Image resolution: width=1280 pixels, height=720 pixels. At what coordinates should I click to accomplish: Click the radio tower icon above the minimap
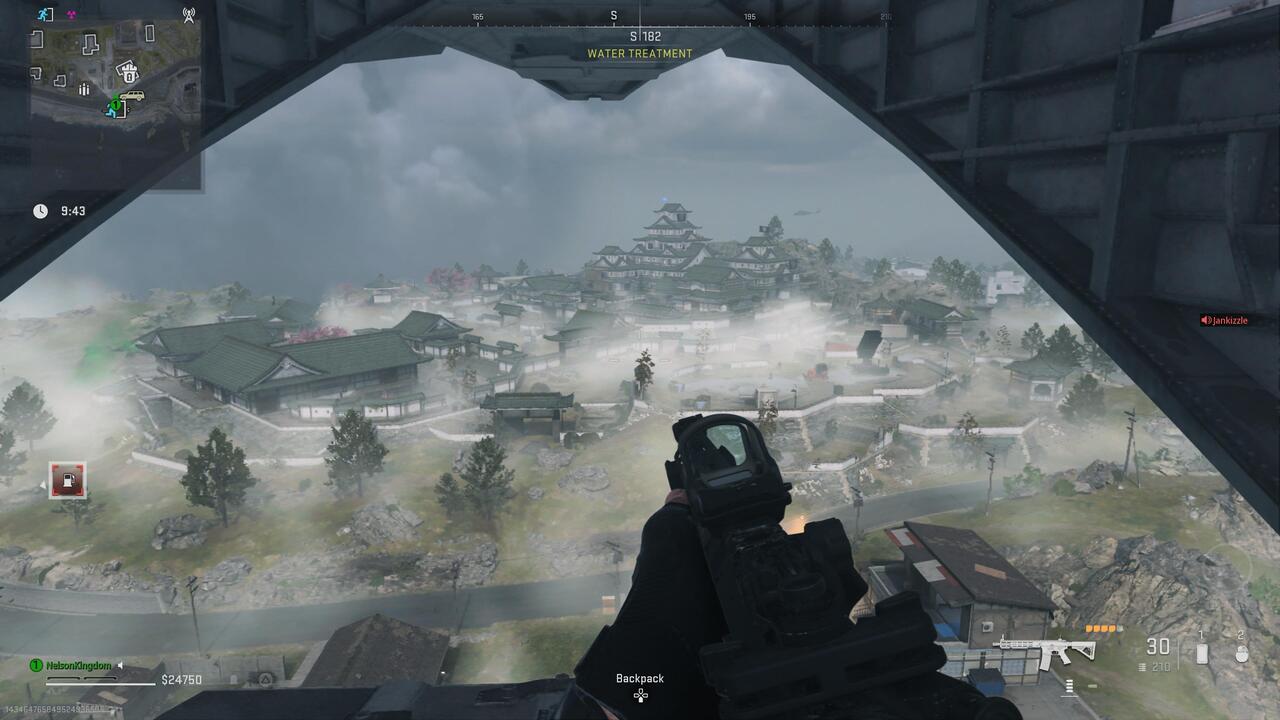coord(188,15)
